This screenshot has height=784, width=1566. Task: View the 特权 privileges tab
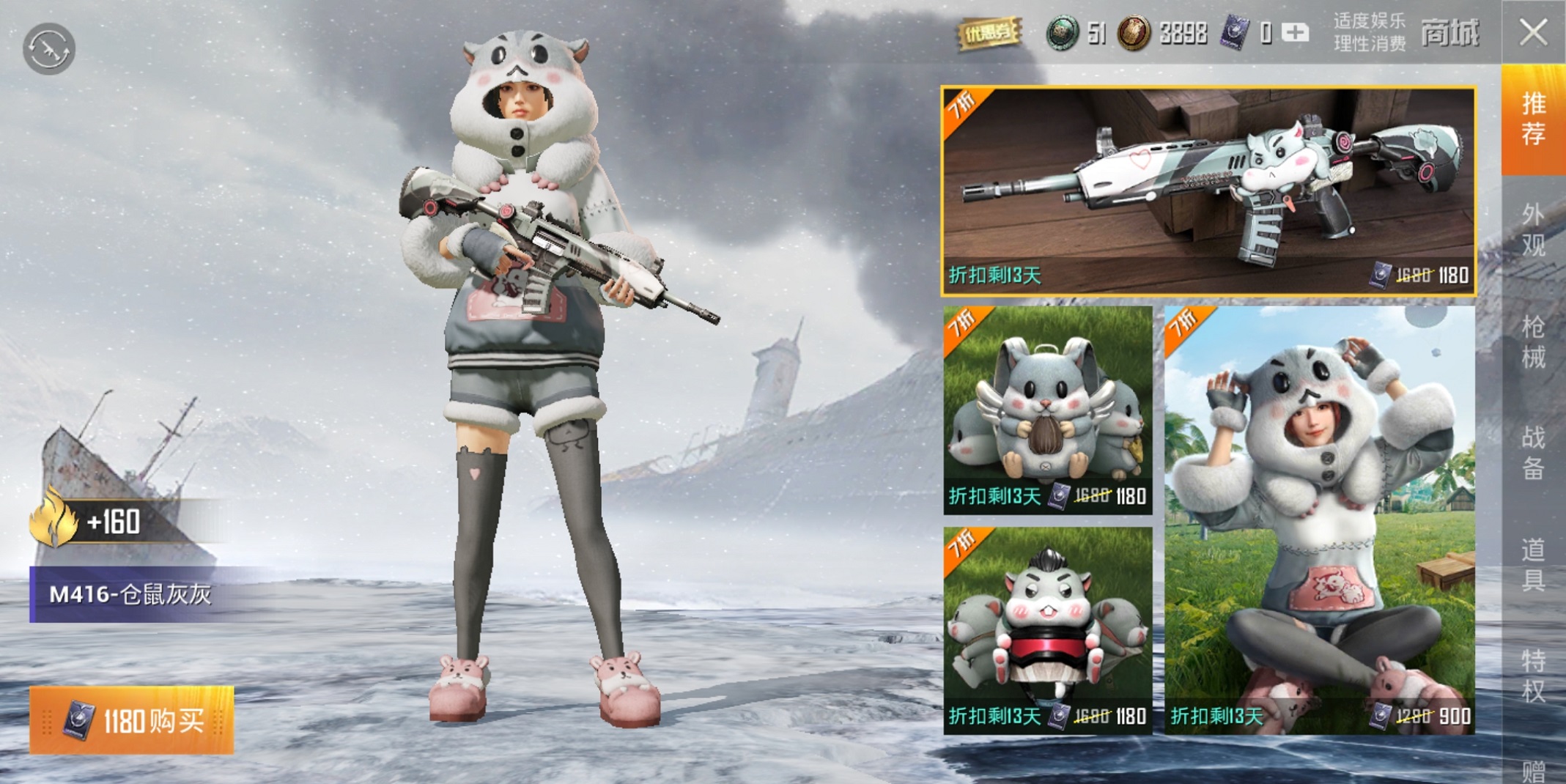pos(1533,674)
